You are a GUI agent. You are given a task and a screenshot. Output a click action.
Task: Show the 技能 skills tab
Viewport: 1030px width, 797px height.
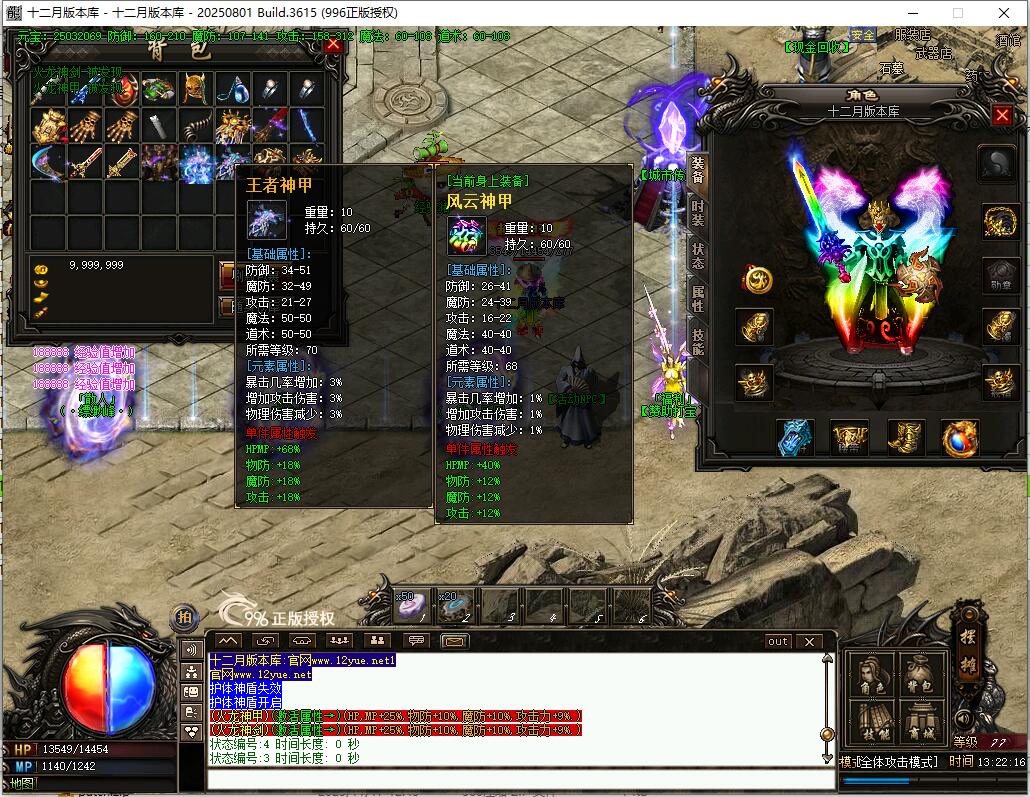698,343
